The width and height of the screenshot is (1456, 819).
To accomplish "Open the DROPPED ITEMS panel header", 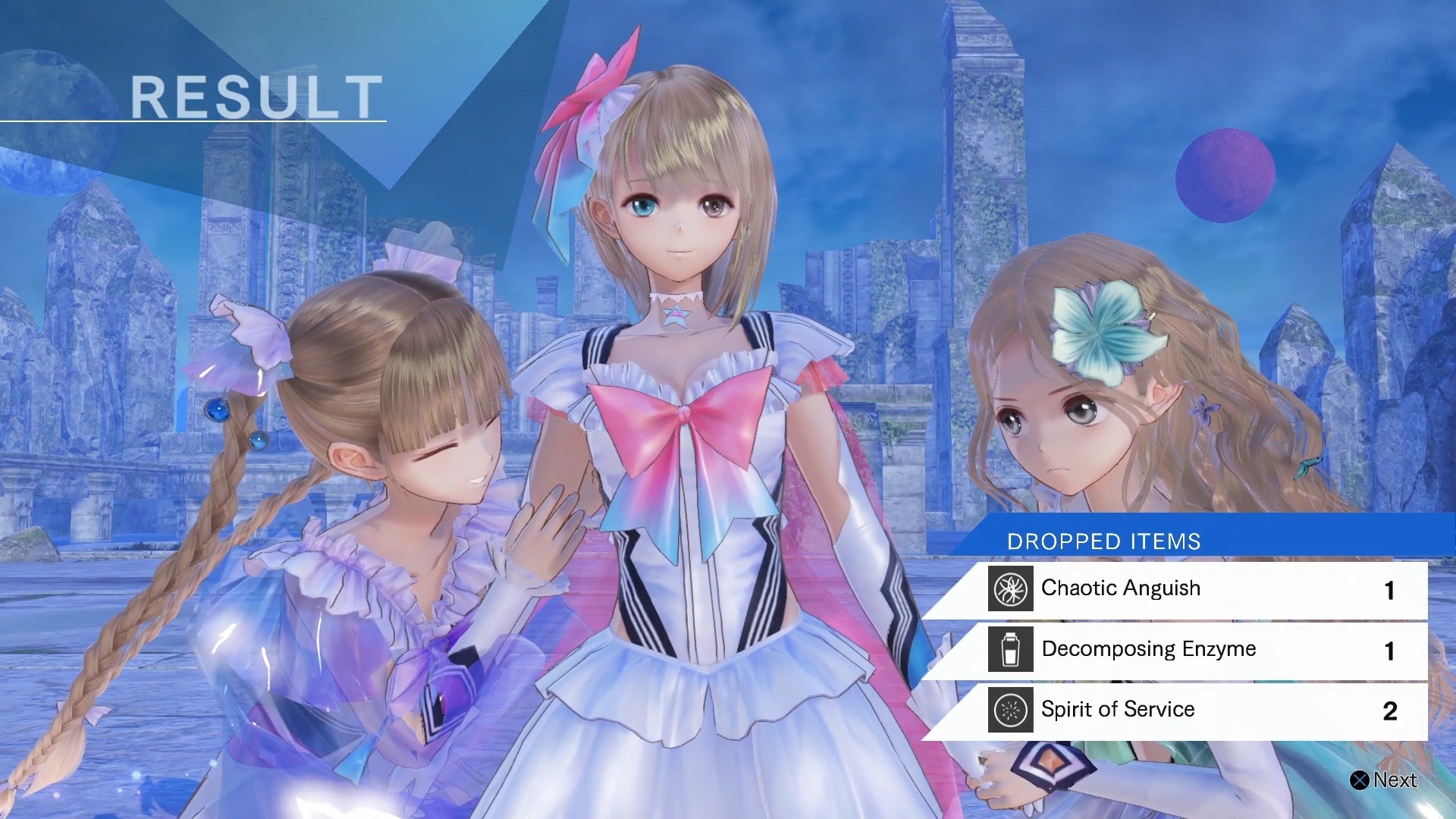I will coord(1103,541).
